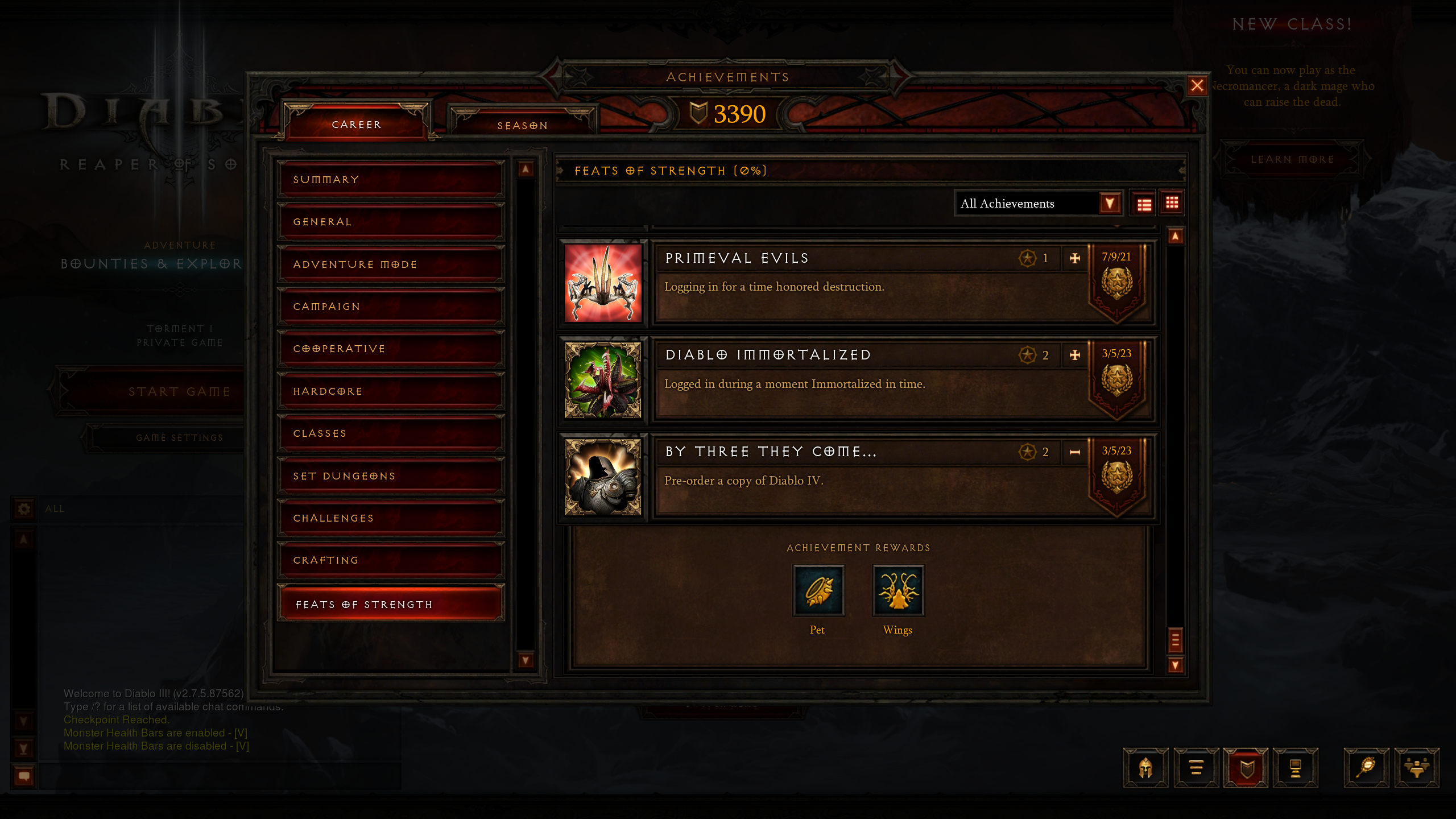Viewport: 1456px width, 819px height.
Task: Open the Crafting achievements category
Action: [391, 560]
